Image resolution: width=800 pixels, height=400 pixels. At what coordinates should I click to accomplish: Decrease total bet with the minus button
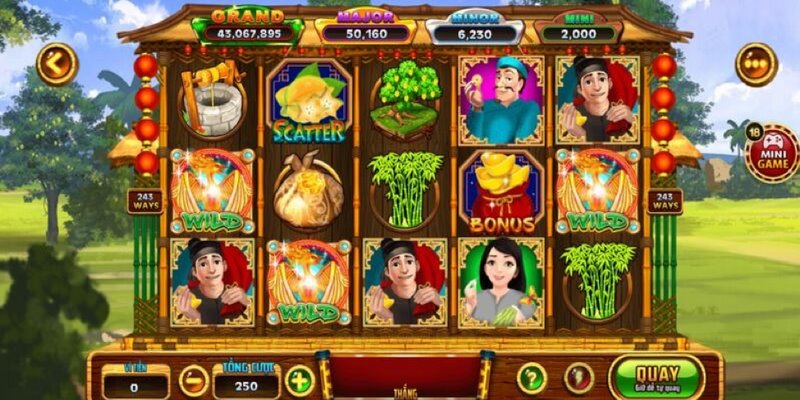(194, 380)
